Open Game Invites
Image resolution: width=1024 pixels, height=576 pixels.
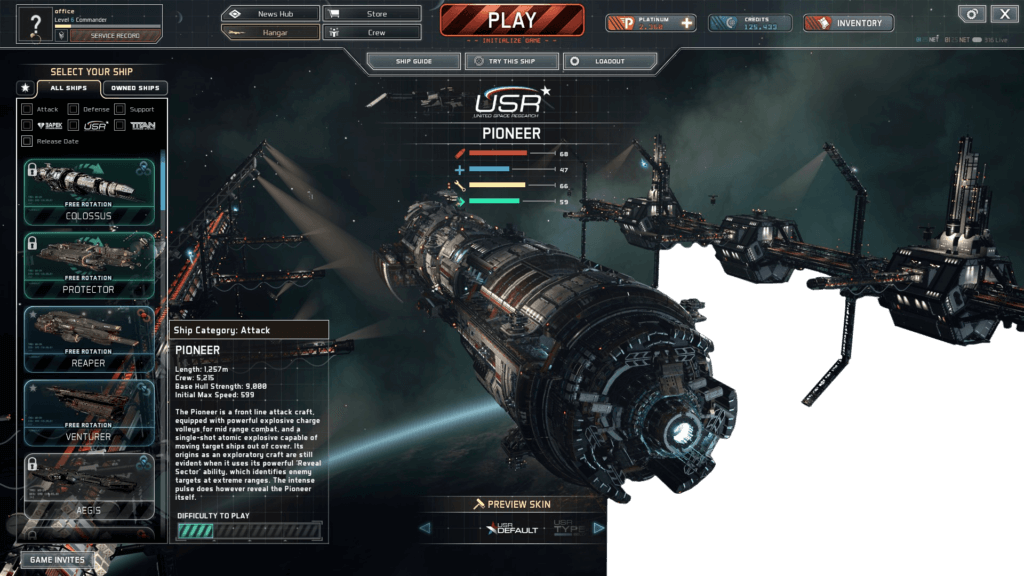(x=57, y=560)
